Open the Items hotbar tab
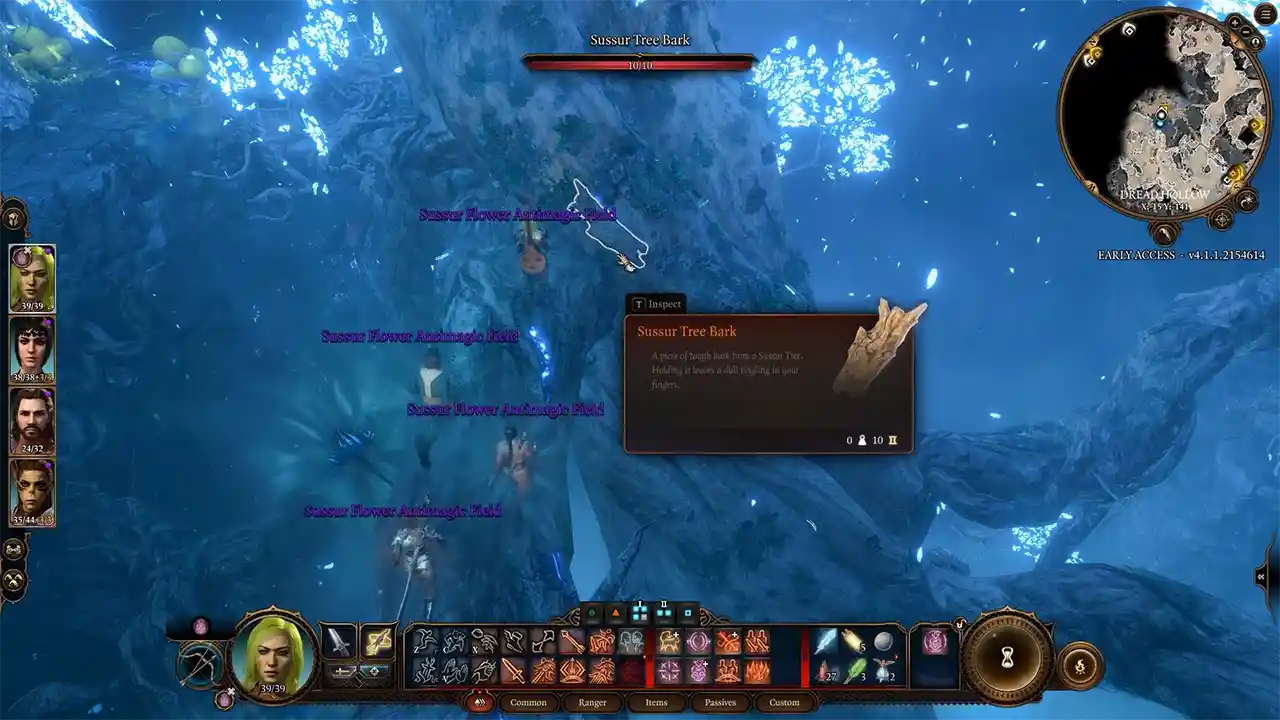Screen dimensions: 1280x720 pos(656,702)
